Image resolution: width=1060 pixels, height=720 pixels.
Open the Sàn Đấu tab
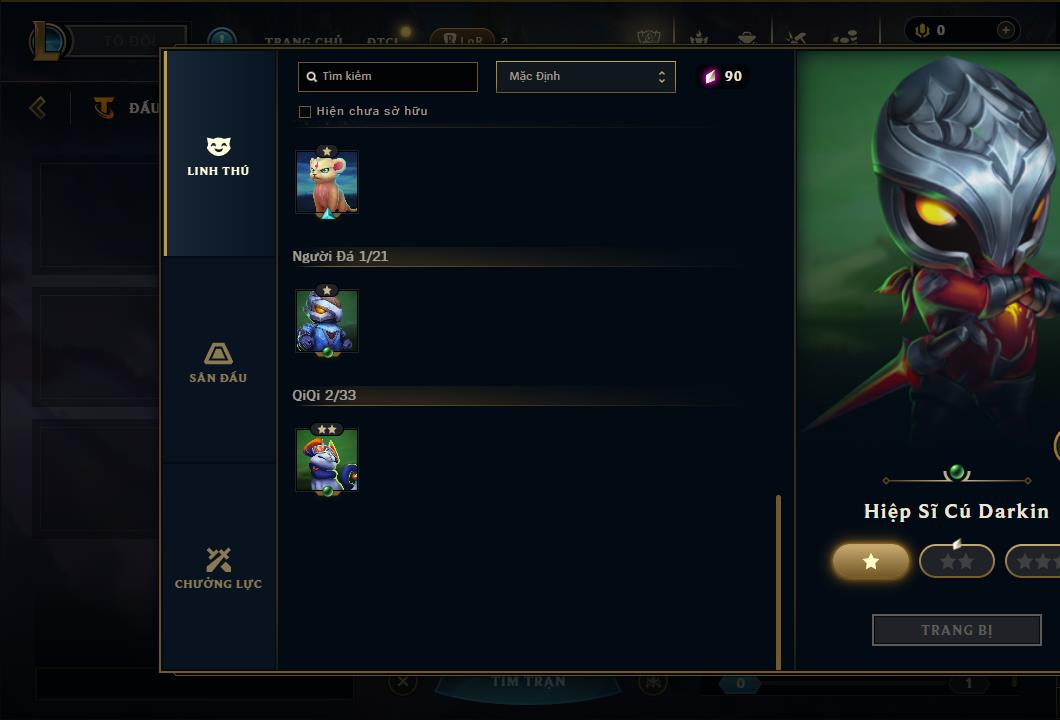coord(218,363)
